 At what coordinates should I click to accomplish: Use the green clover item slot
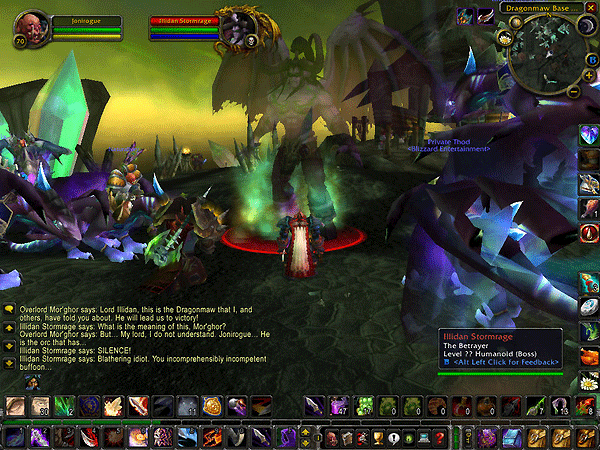[363, 405]
